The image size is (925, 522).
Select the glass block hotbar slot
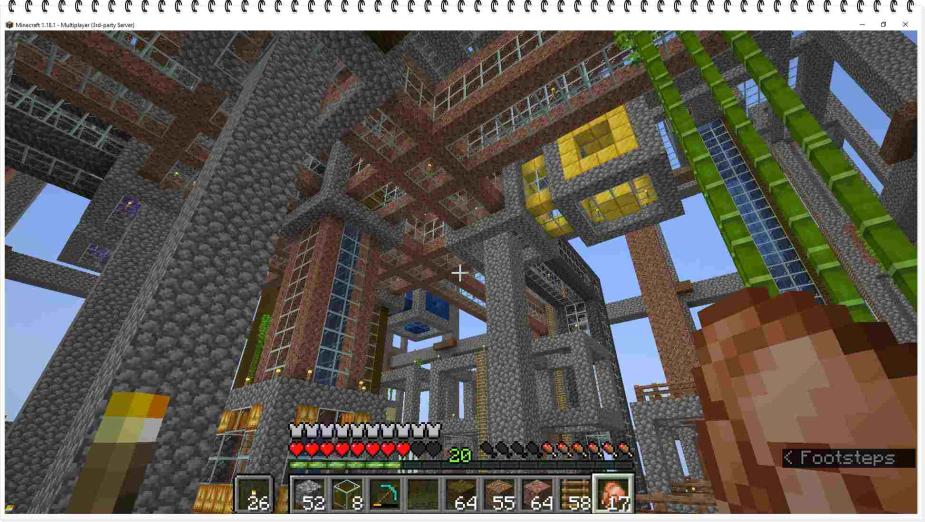(x=348, y=494)
